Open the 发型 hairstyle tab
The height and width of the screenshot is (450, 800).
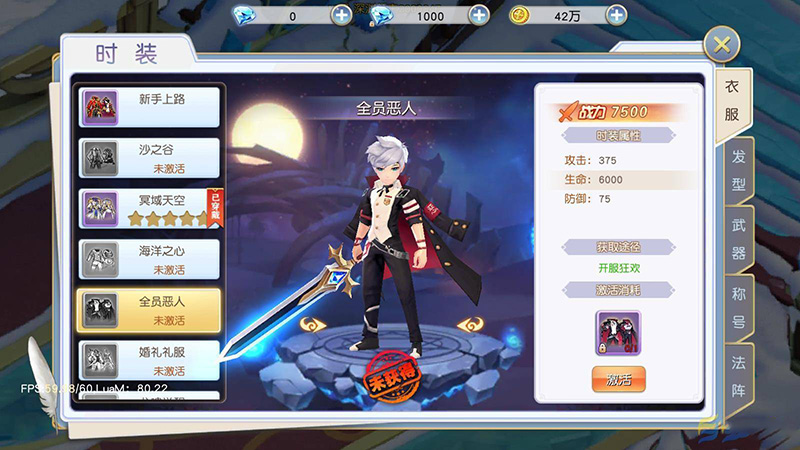(x=738, y=170)
